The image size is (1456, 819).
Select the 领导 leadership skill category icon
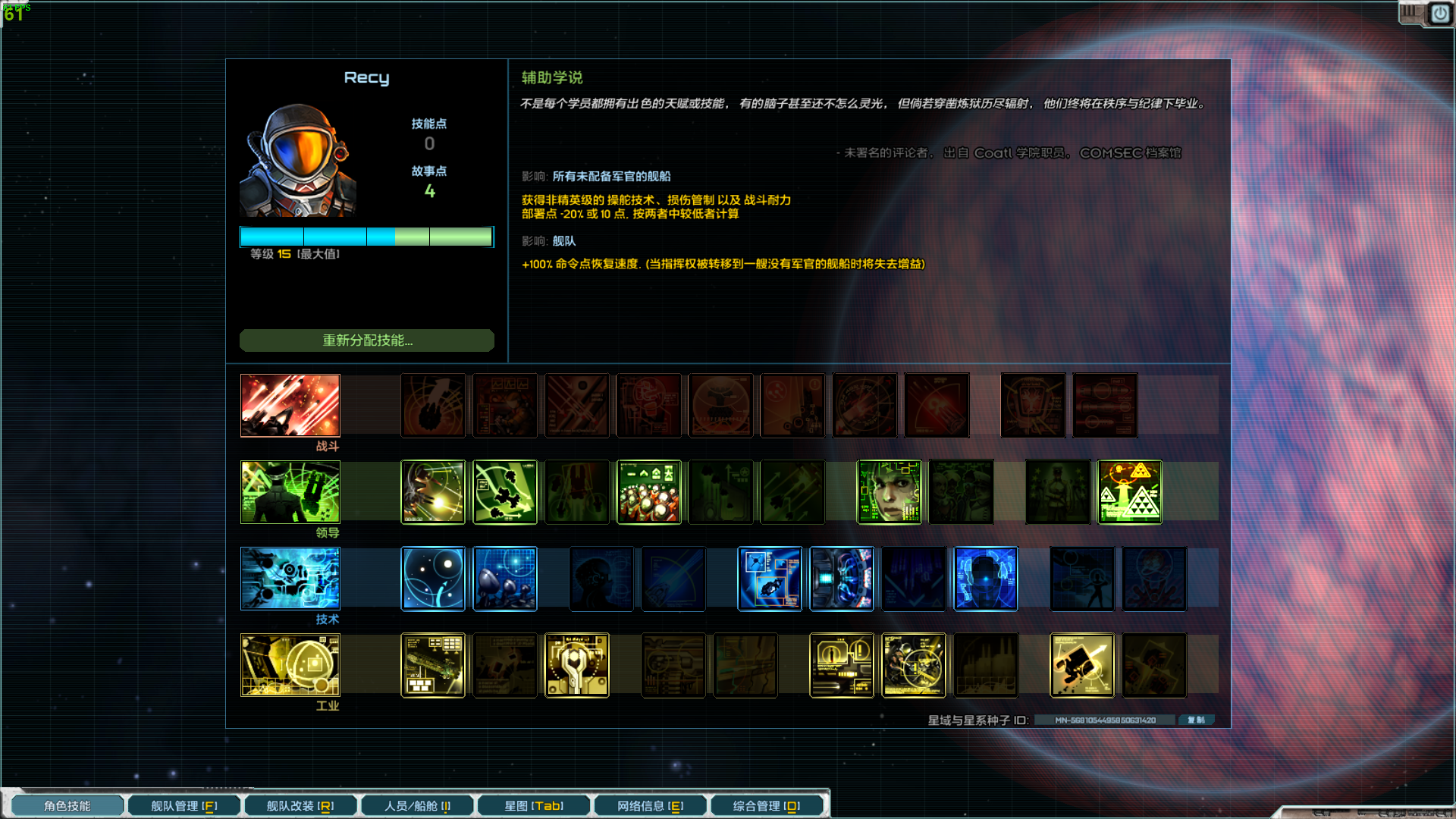[290, 492]
